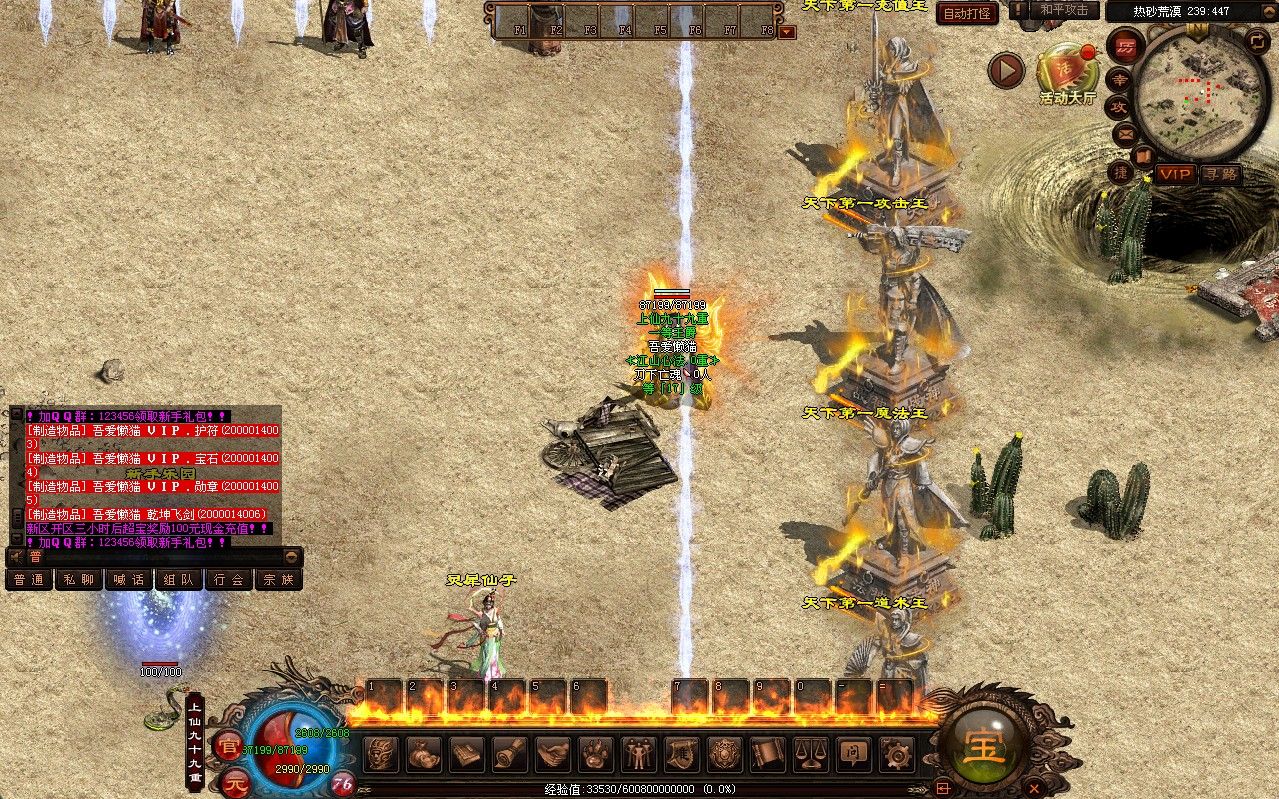Open the settings gear icon
This screenshot has height=799, width=1279.
pyautogui.click(x=897, y=753)
